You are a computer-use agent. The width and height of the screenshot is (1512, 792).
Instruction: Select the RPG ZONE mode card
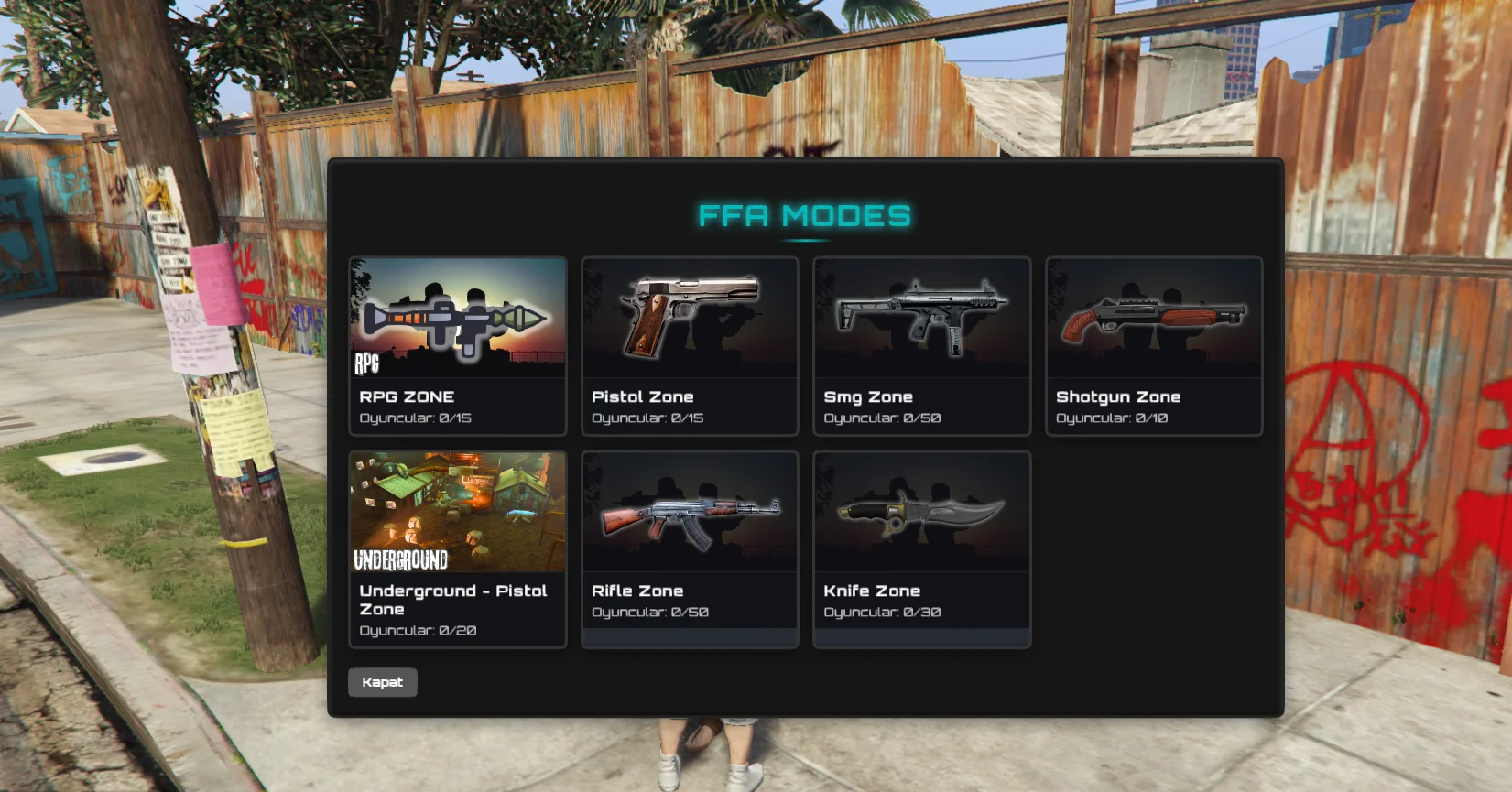458,345
